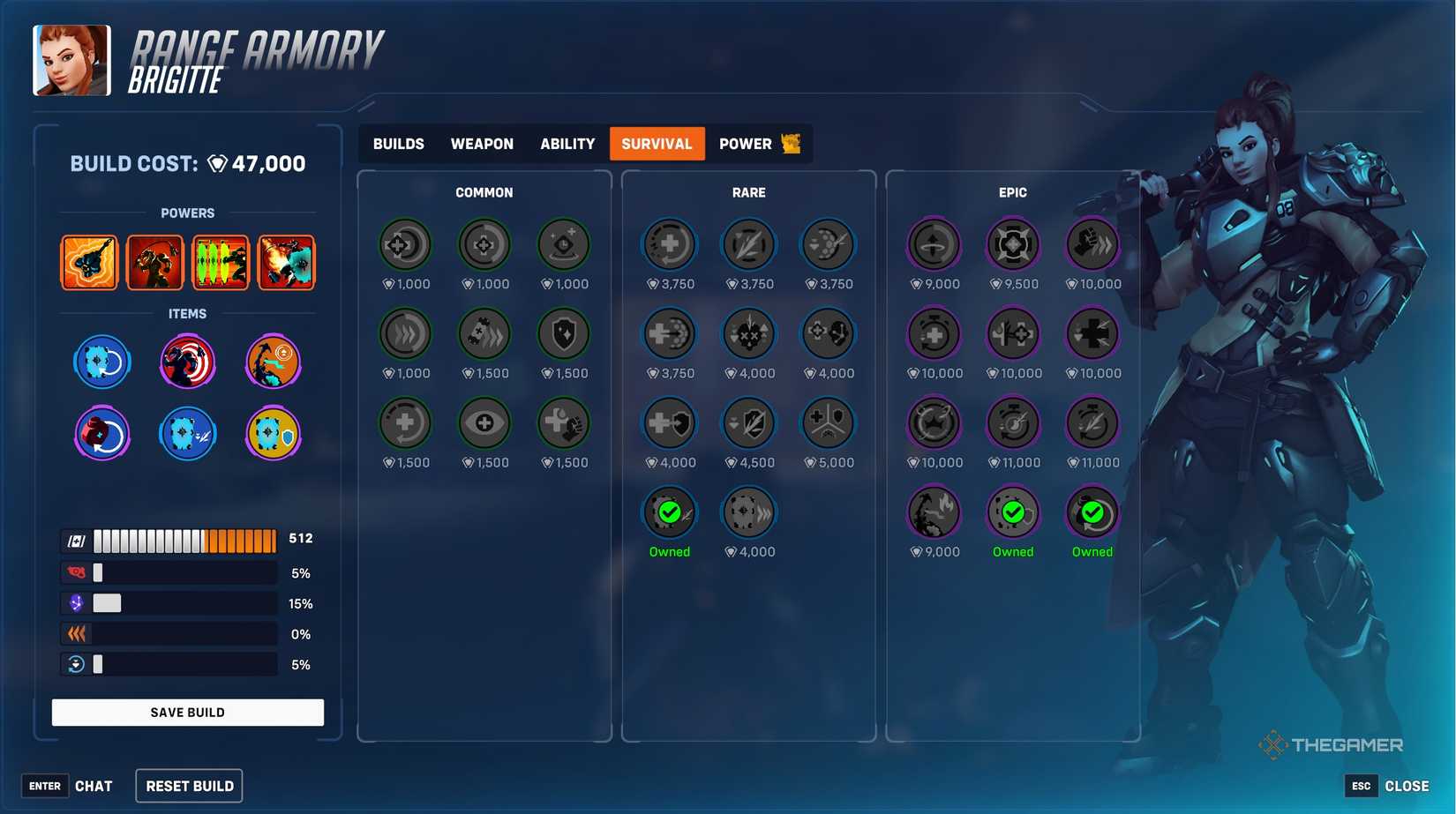Image resolution: width=1456 pixels, height=814 pixels.
Task: Select the 10,000 Epic fist item
Action: [x=1092, y=245]
